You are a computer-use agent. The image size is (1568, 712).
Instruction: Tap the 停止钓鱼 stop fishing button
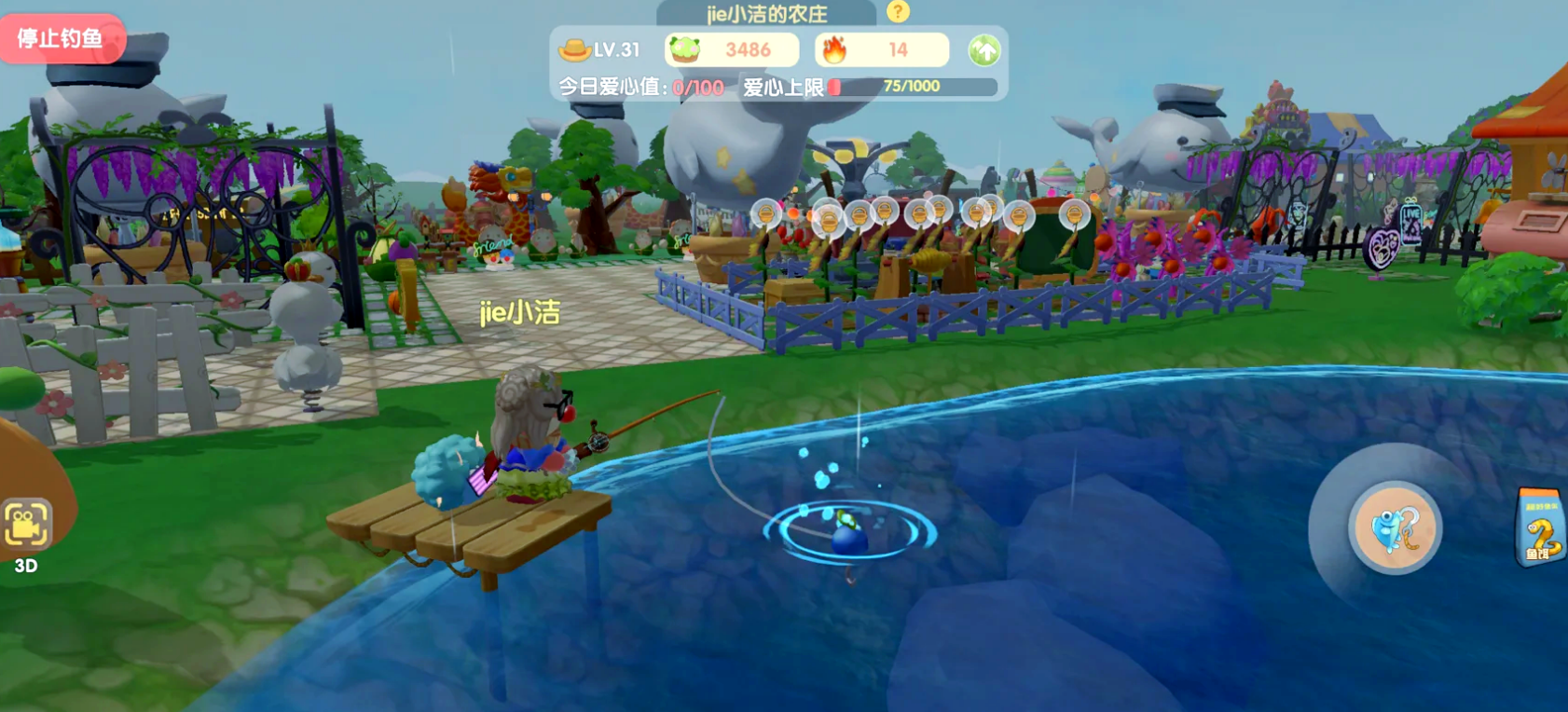(x=62, y=38)
